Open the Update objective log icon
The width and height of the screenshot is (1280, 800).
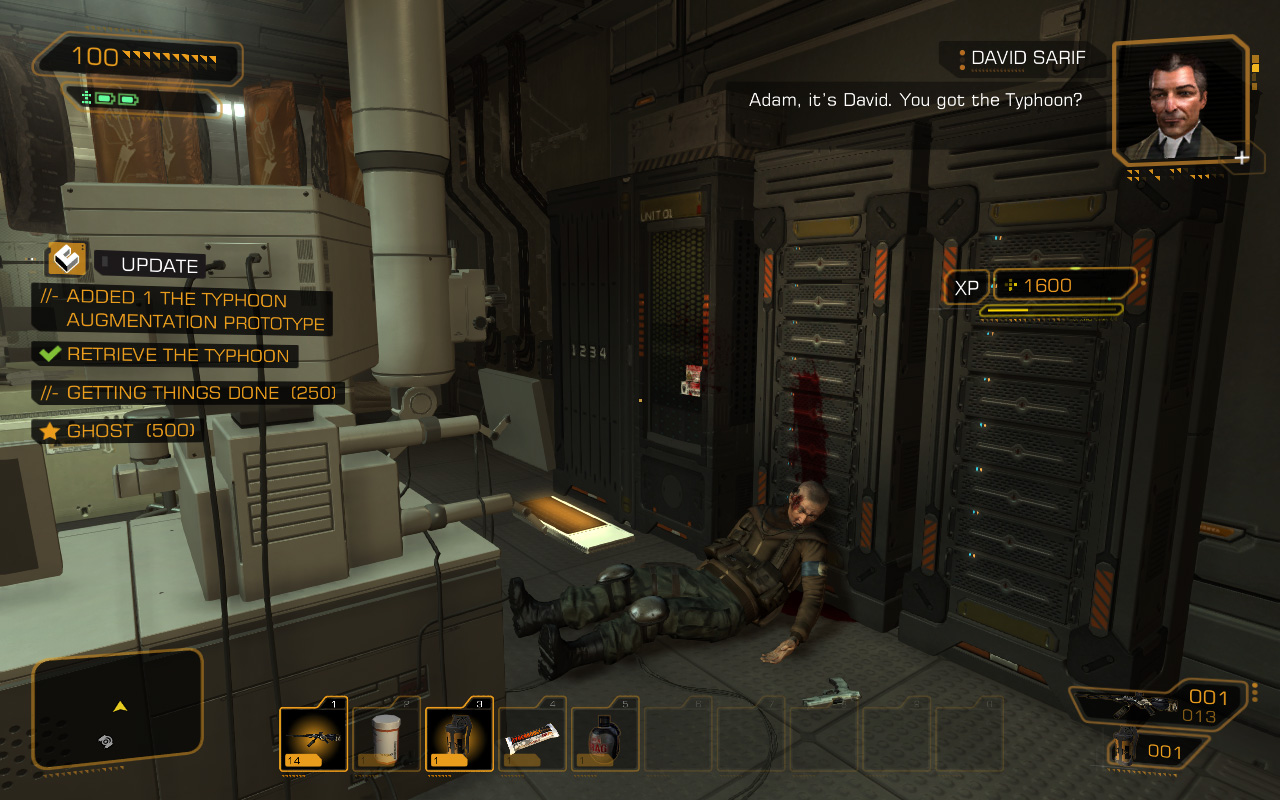pyautogui.click(x=67, y=259)
